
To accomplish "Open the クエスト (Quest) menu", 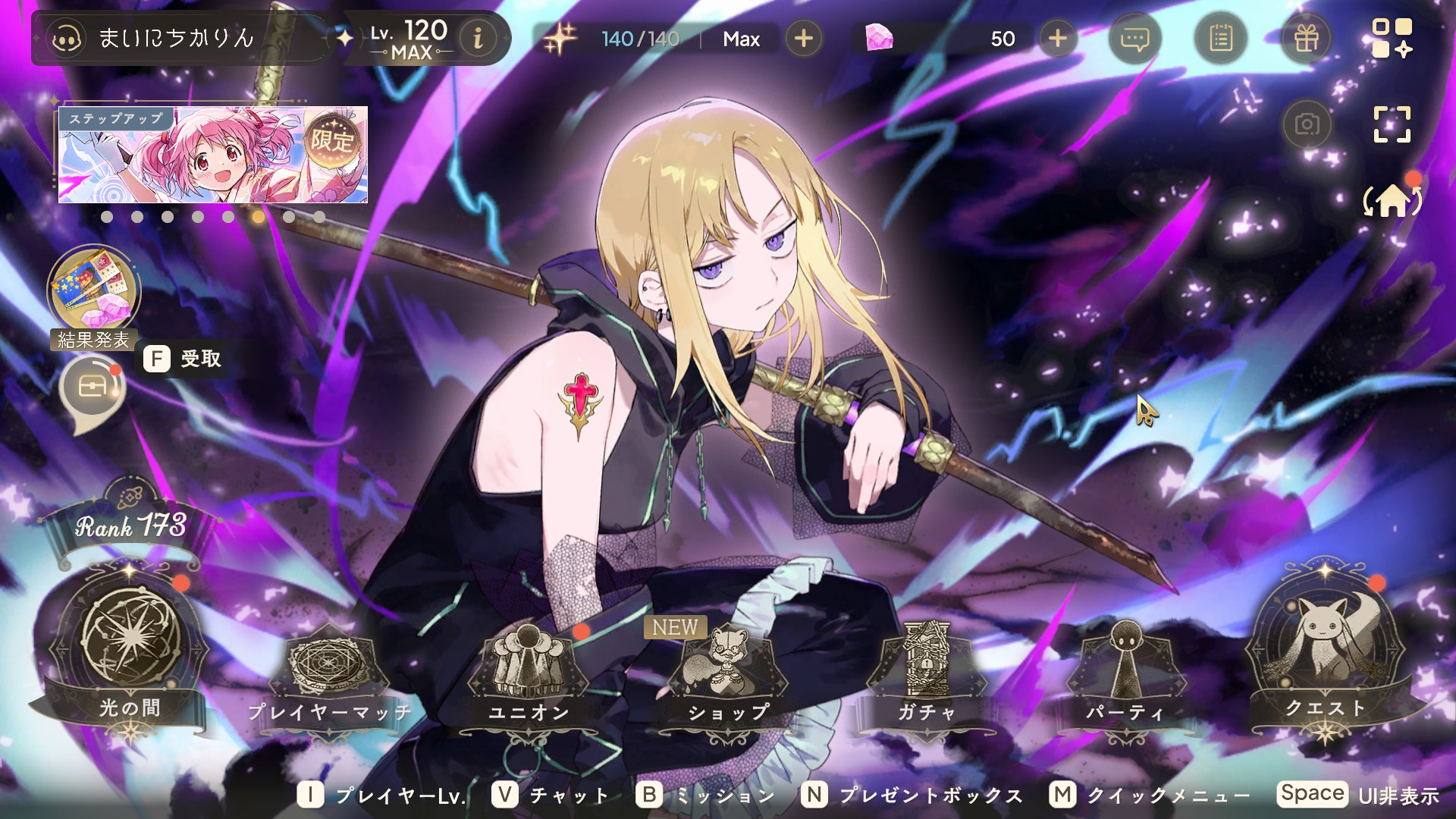I will 1325,652.
